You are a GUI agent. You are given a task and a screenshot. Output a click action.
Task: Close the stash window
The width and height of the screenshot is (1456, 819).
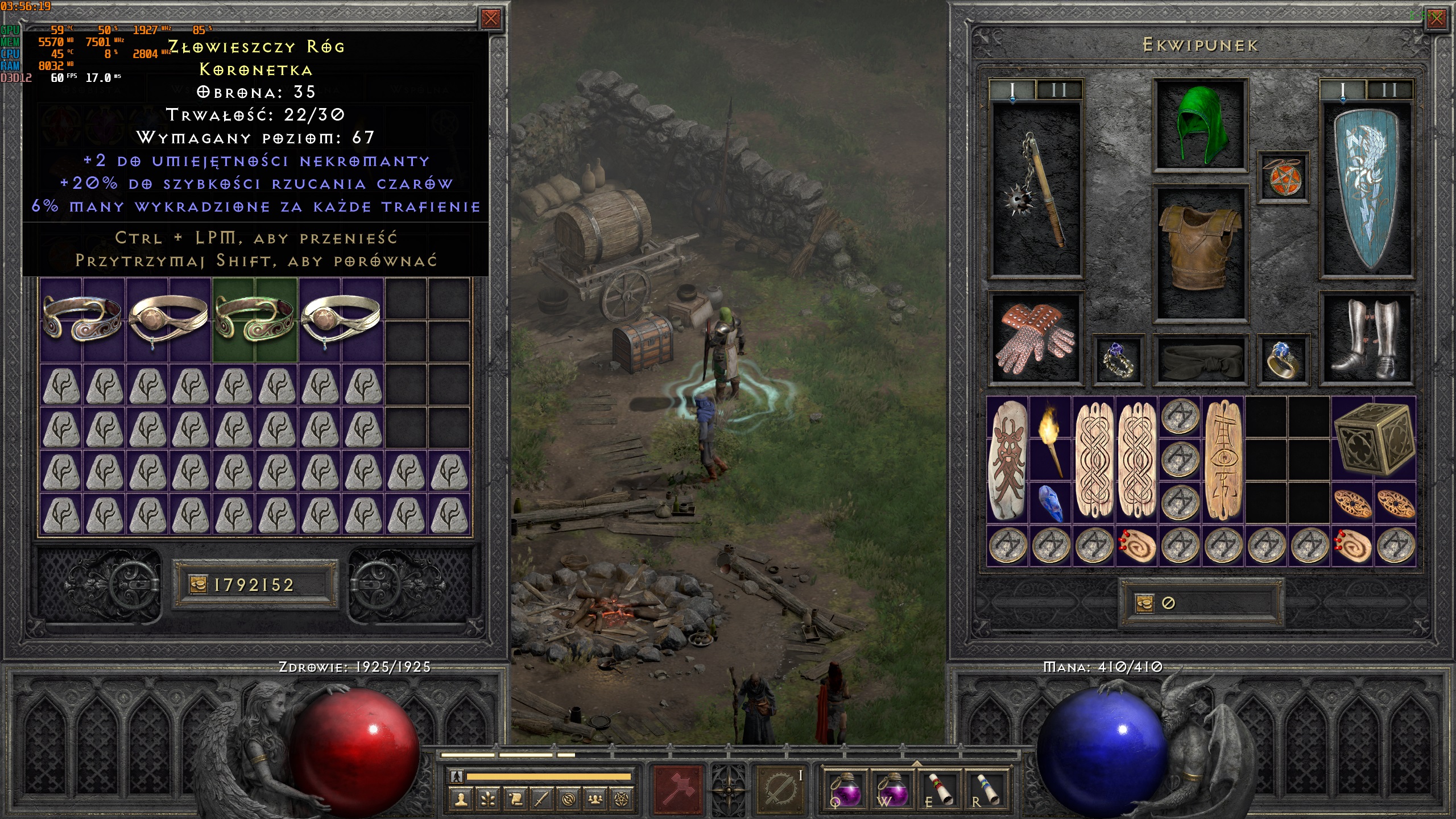point(490,19)
